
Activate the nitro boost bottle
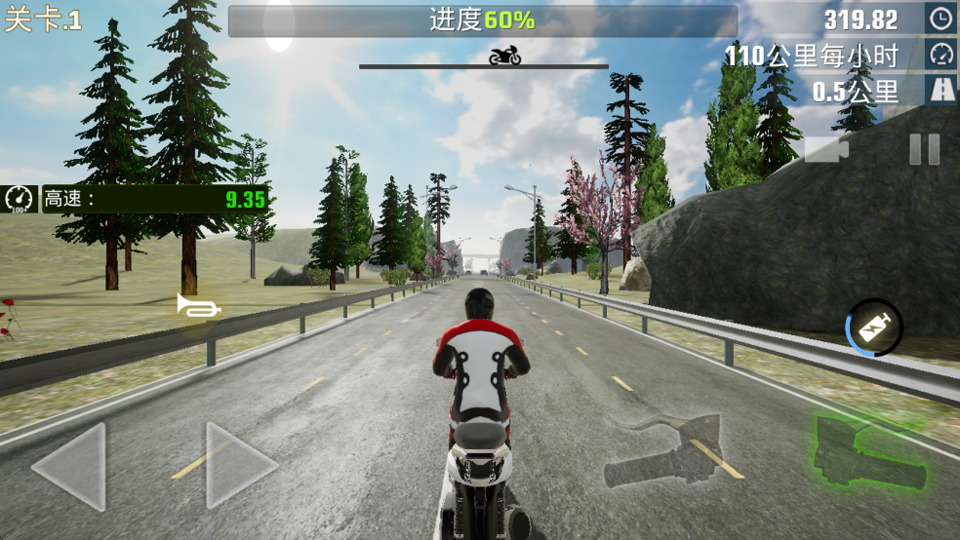click(x=875, y=328)
